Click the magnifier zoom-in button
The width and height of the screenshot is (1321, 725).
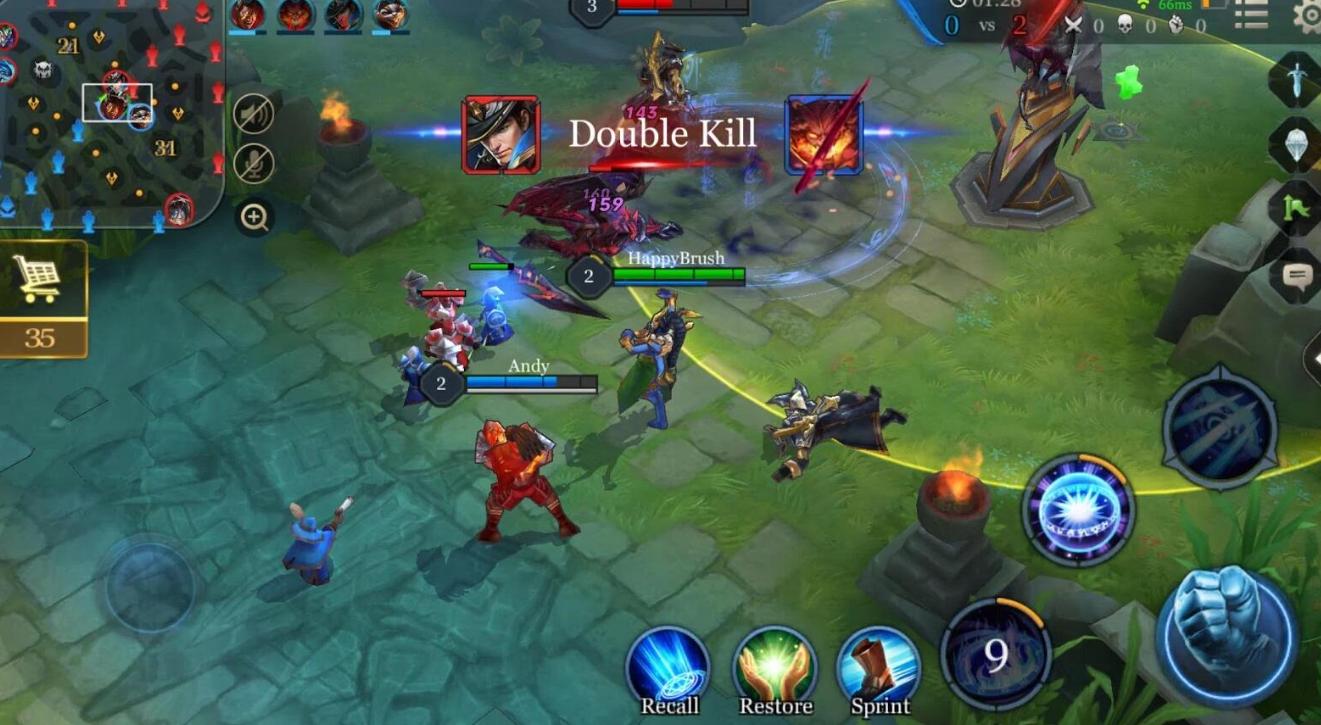(254, 217)
